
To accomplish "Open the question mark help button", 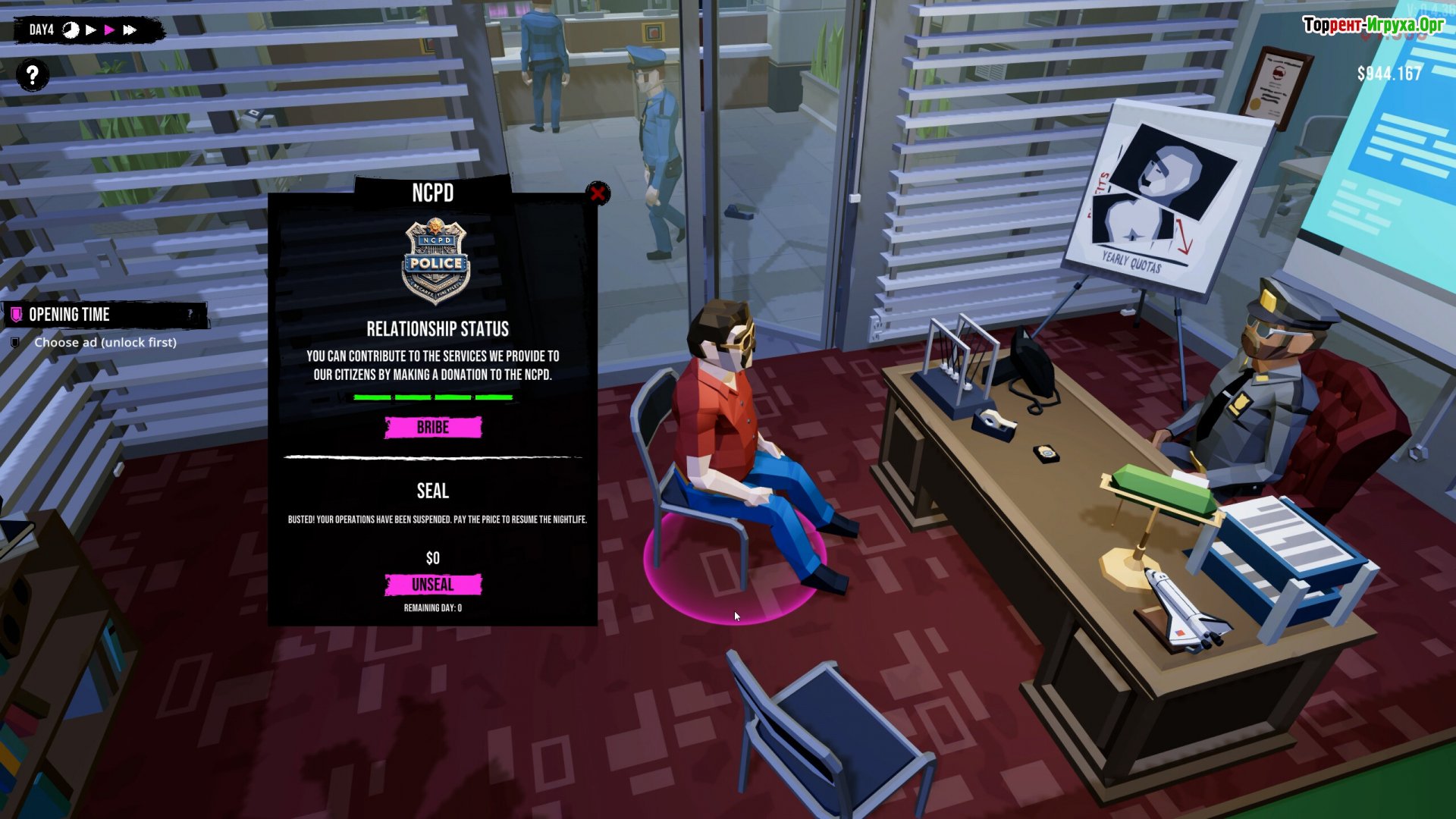I will pyautogui.click(x=33, y=75).
